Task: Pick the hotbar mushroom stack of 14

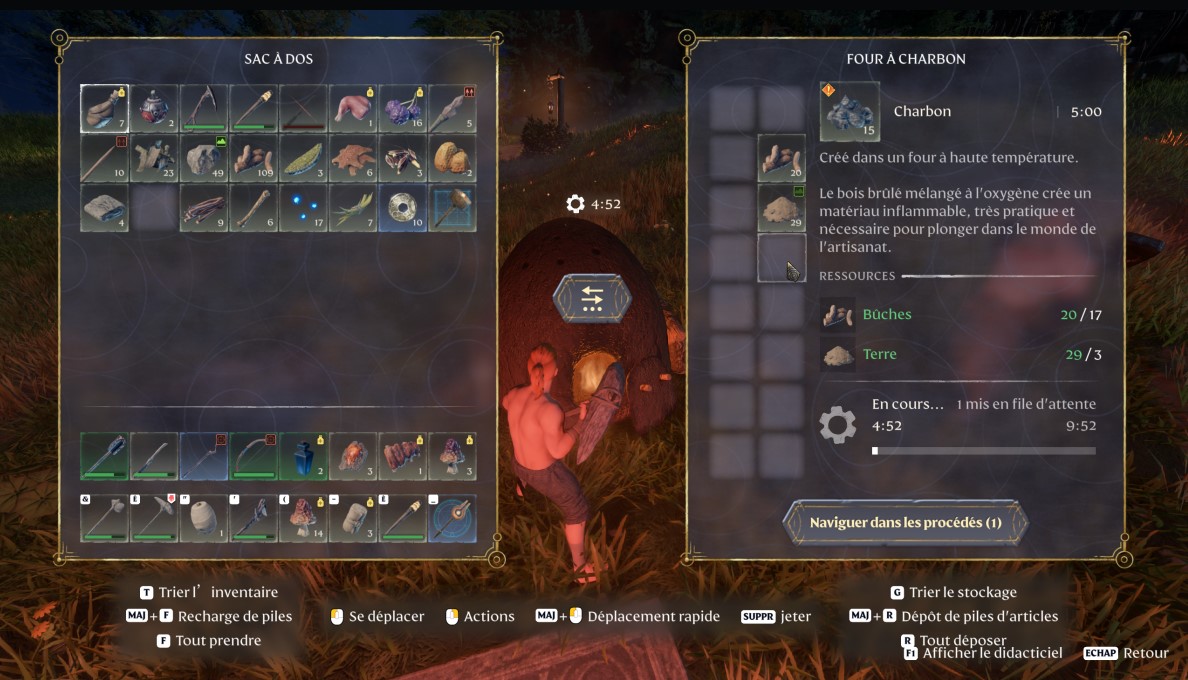Action: 303,518
